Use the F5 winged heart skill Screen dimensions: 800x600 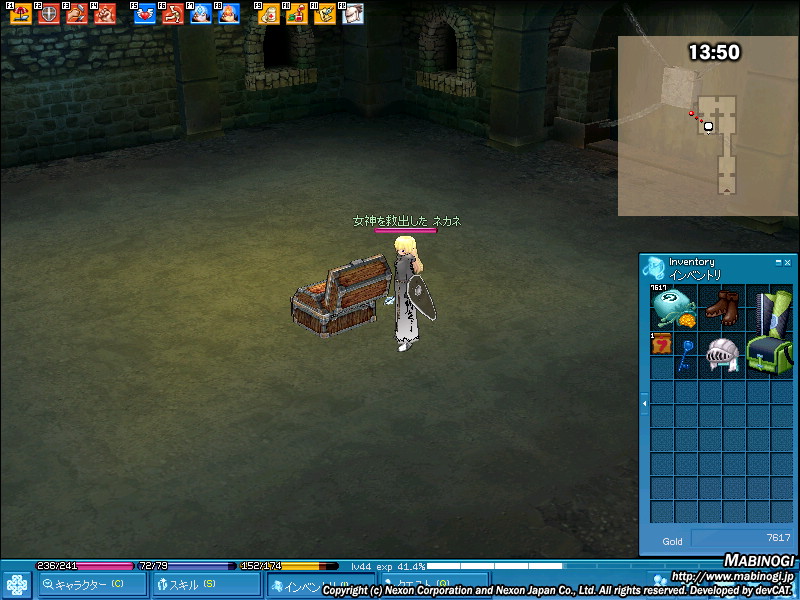coord(144,14)
